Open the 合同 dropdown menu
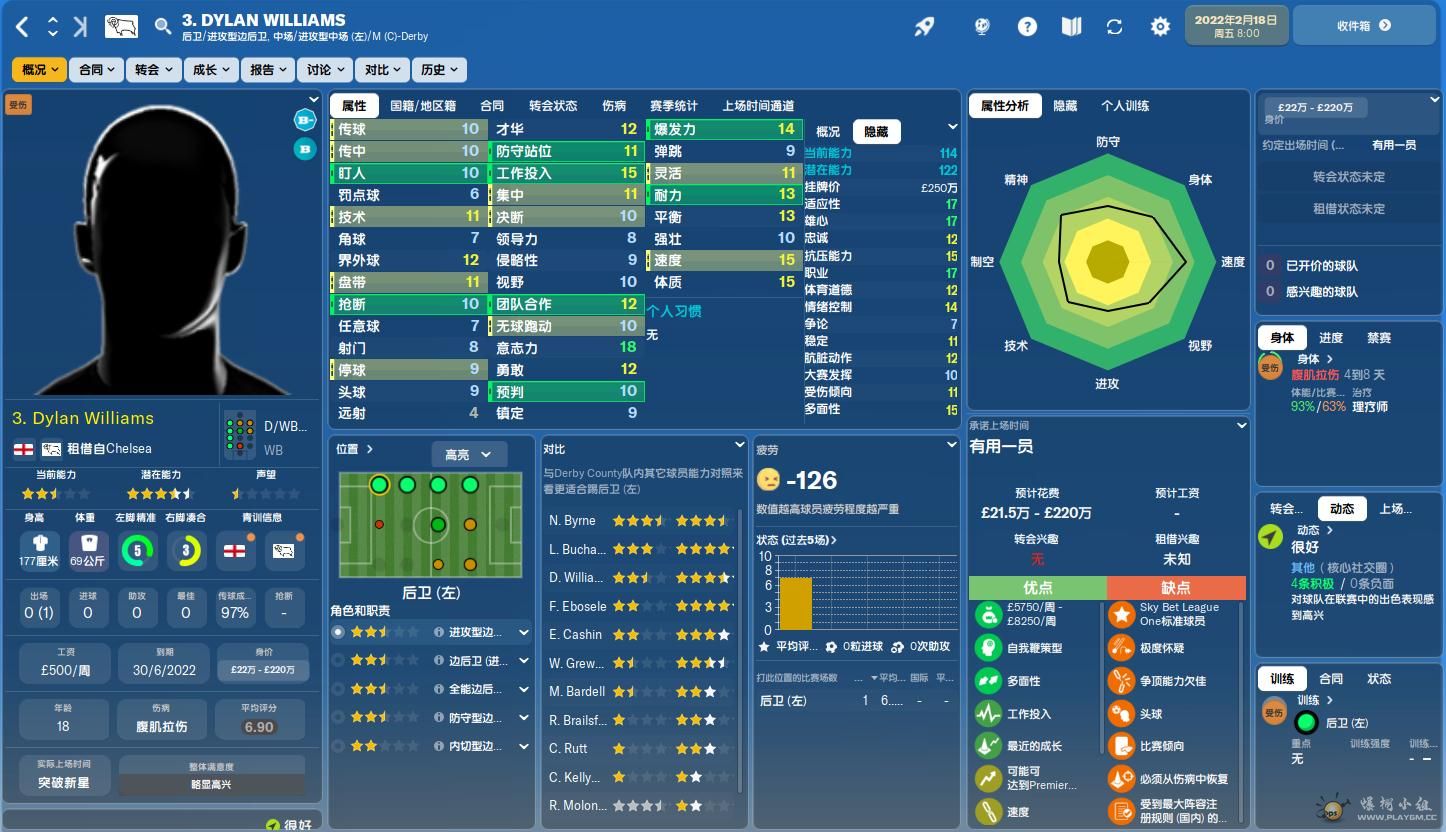The height and width of the screenshot is (832, 1446). tap(97, 70)
